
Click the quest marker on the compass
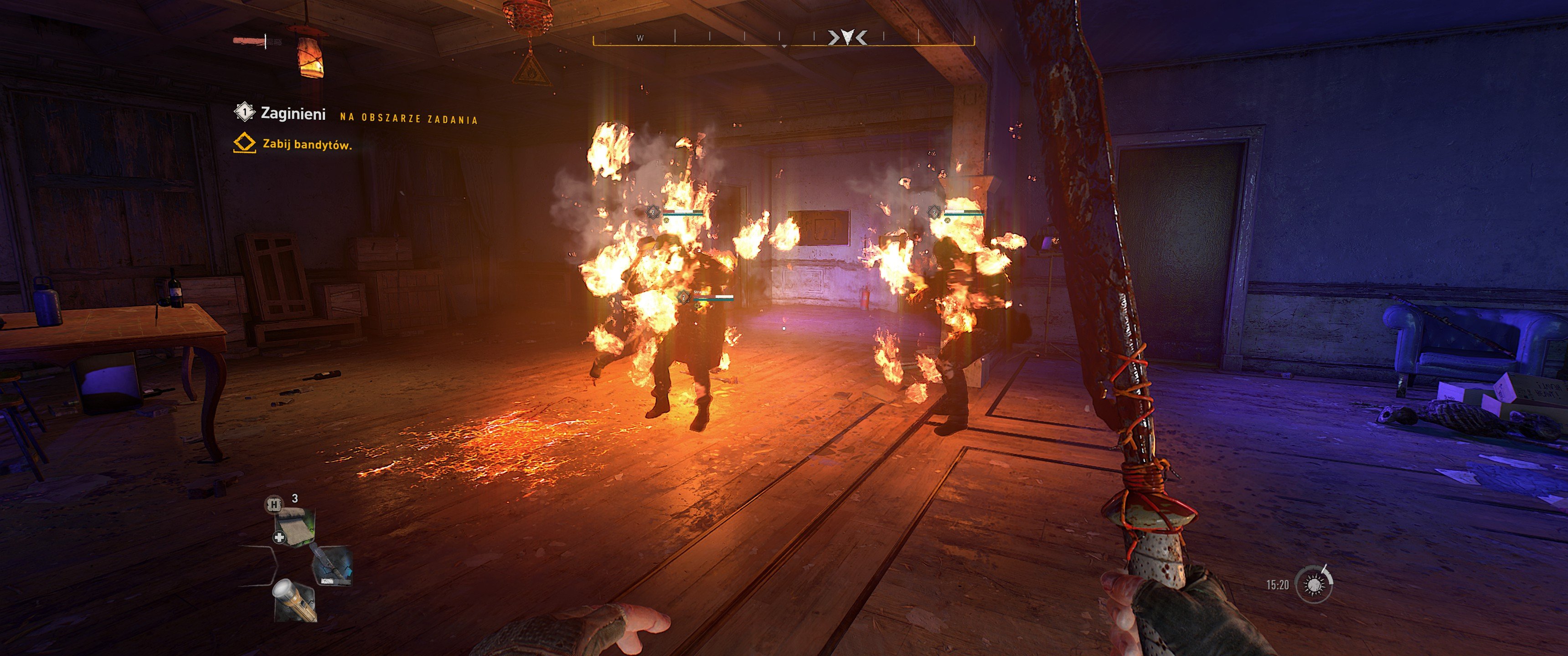tap(847, 38)
